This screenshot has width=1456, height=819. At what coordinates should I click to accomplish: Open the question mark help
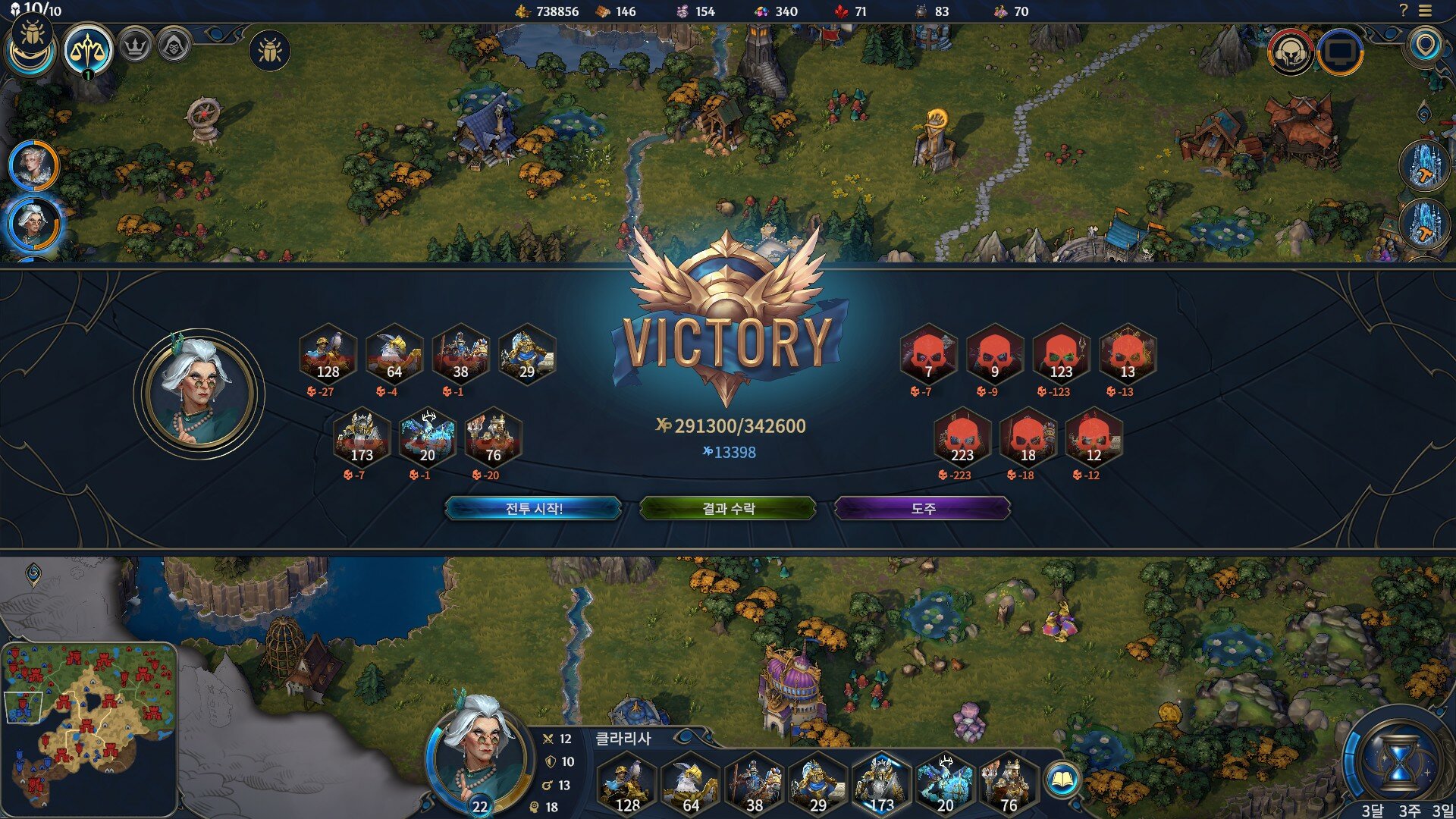(1403, 11)
